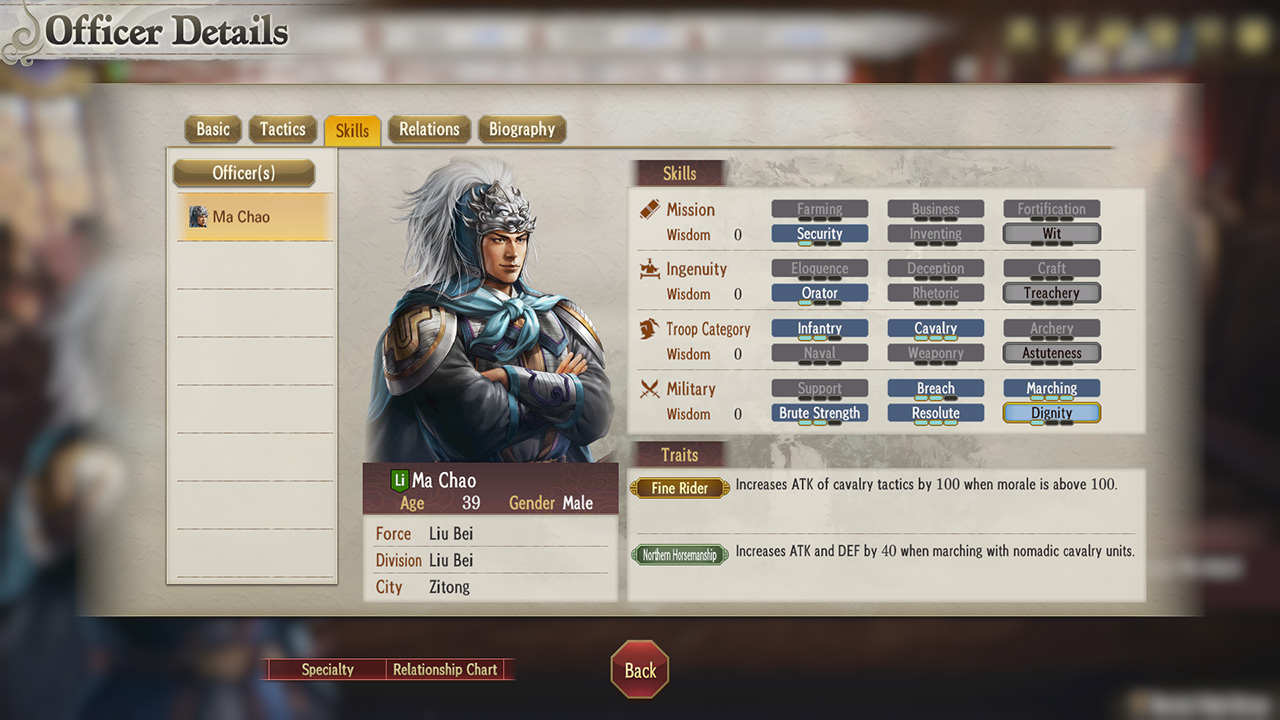The width and height of the screenshot is (1280, 720).
Task: Click Ma Chao's portrait in the officer list
Action: click(199, 216)
